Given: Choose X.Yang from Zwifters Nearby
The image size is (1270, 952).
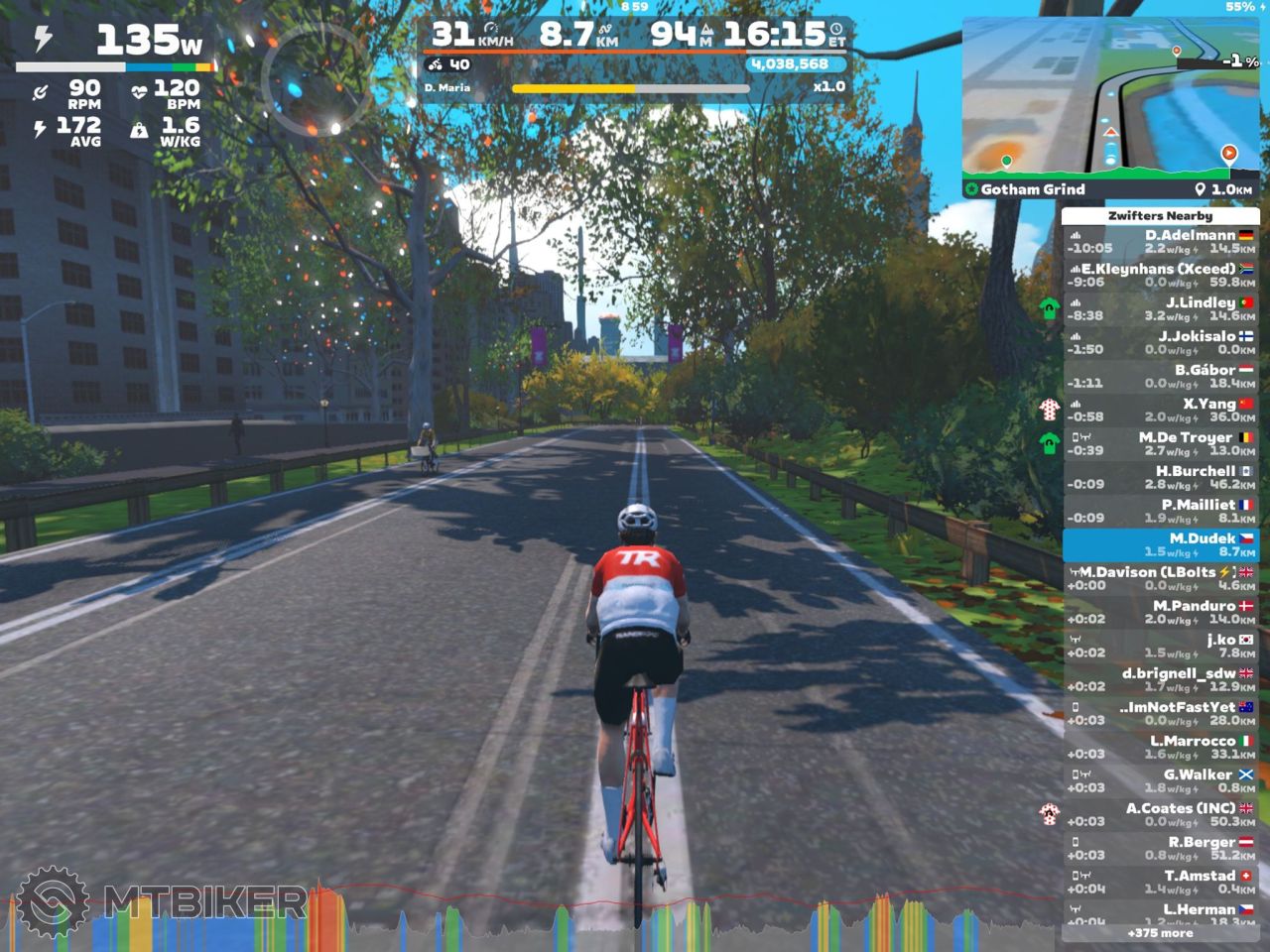Looking at the screenshot, I should click(1161, 411).
